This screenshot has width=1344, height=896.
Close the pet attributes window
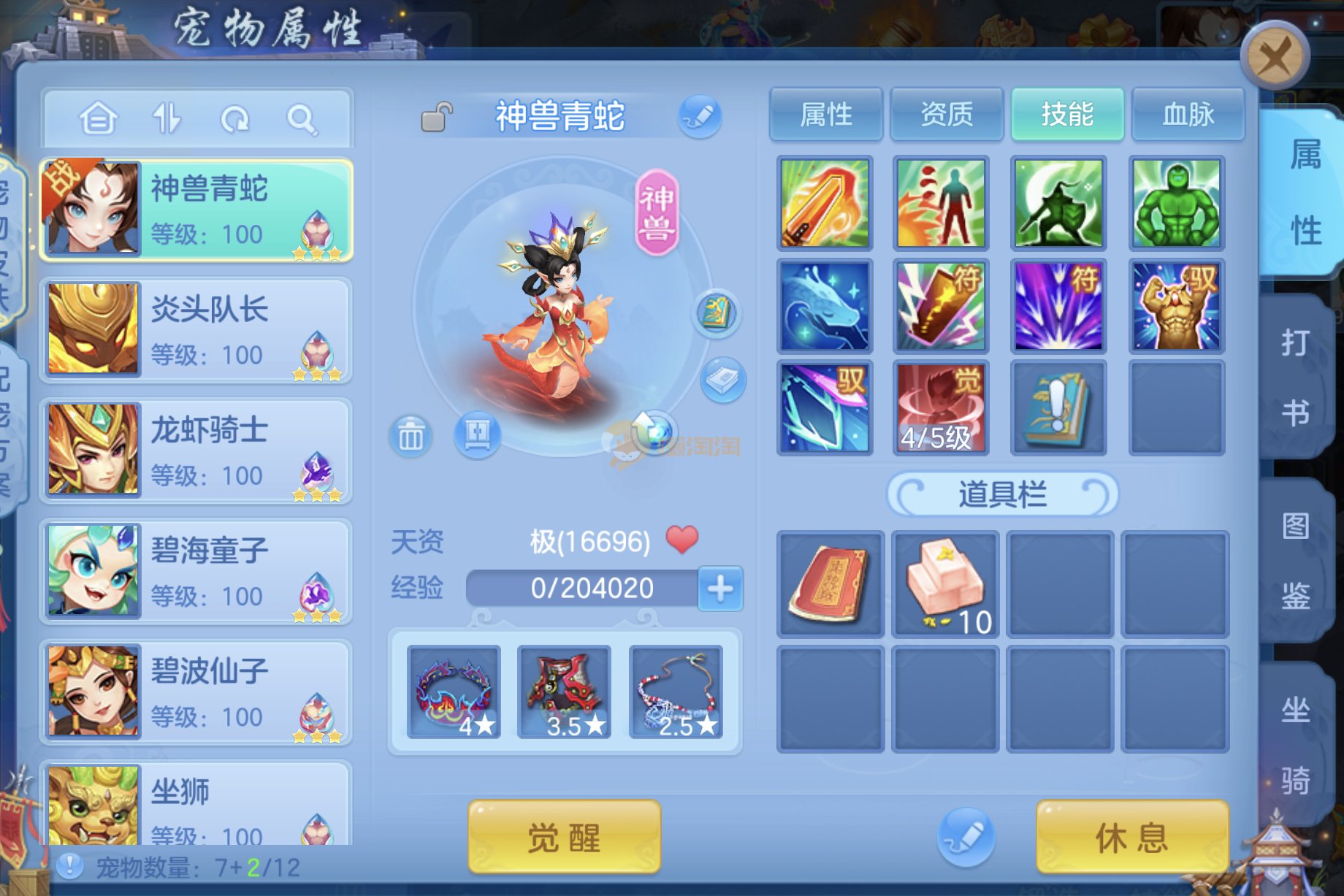point(1275,56)
